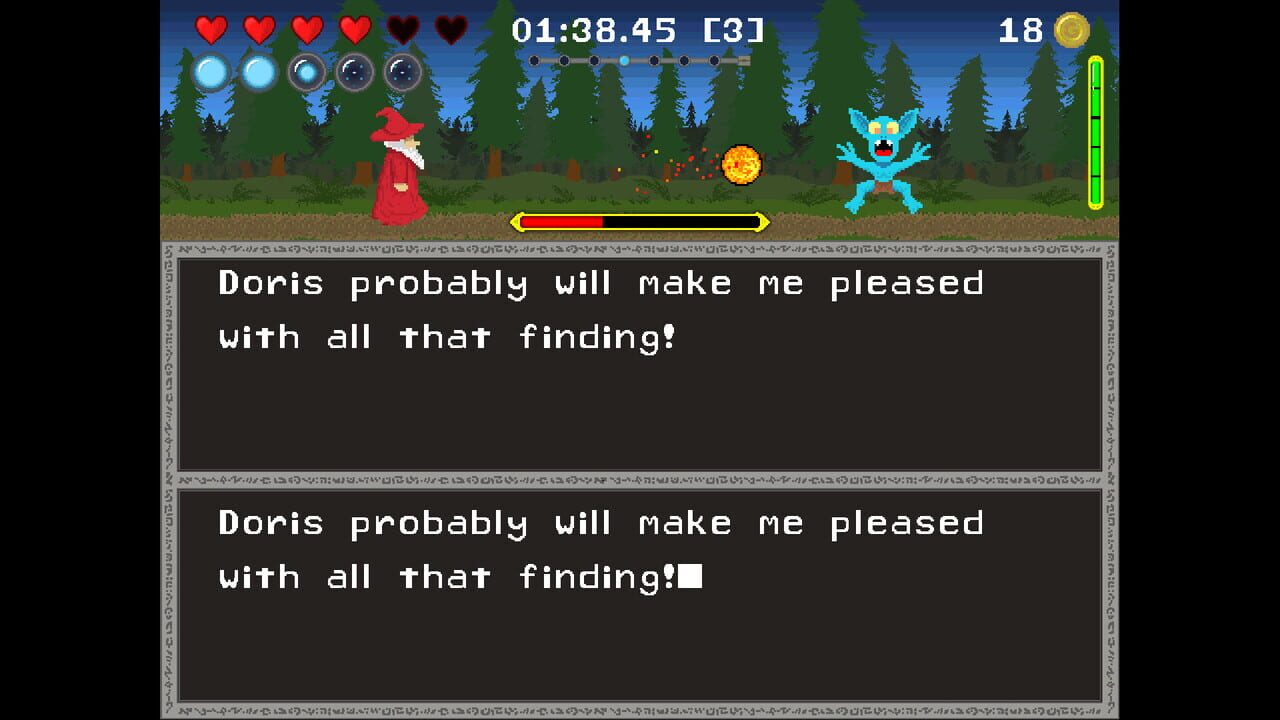Select the half-filled third mana orb
This screenshot has width=1280, height=720.
pyautogui.click(x=306, y=72)
